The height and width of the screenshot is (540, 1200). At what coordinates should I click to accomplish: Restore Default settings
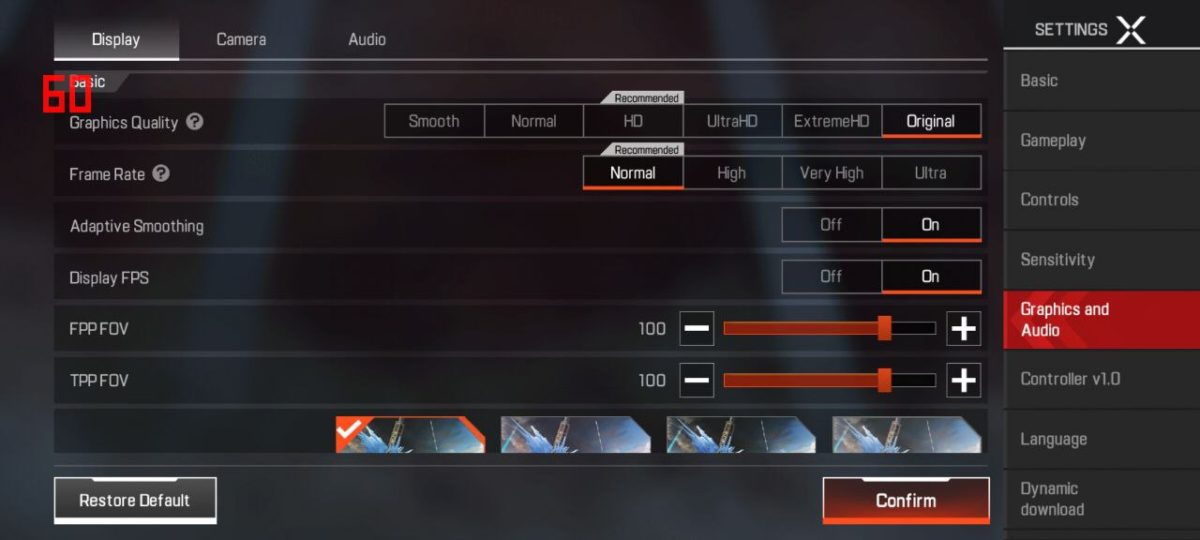[x=135, y=500]
